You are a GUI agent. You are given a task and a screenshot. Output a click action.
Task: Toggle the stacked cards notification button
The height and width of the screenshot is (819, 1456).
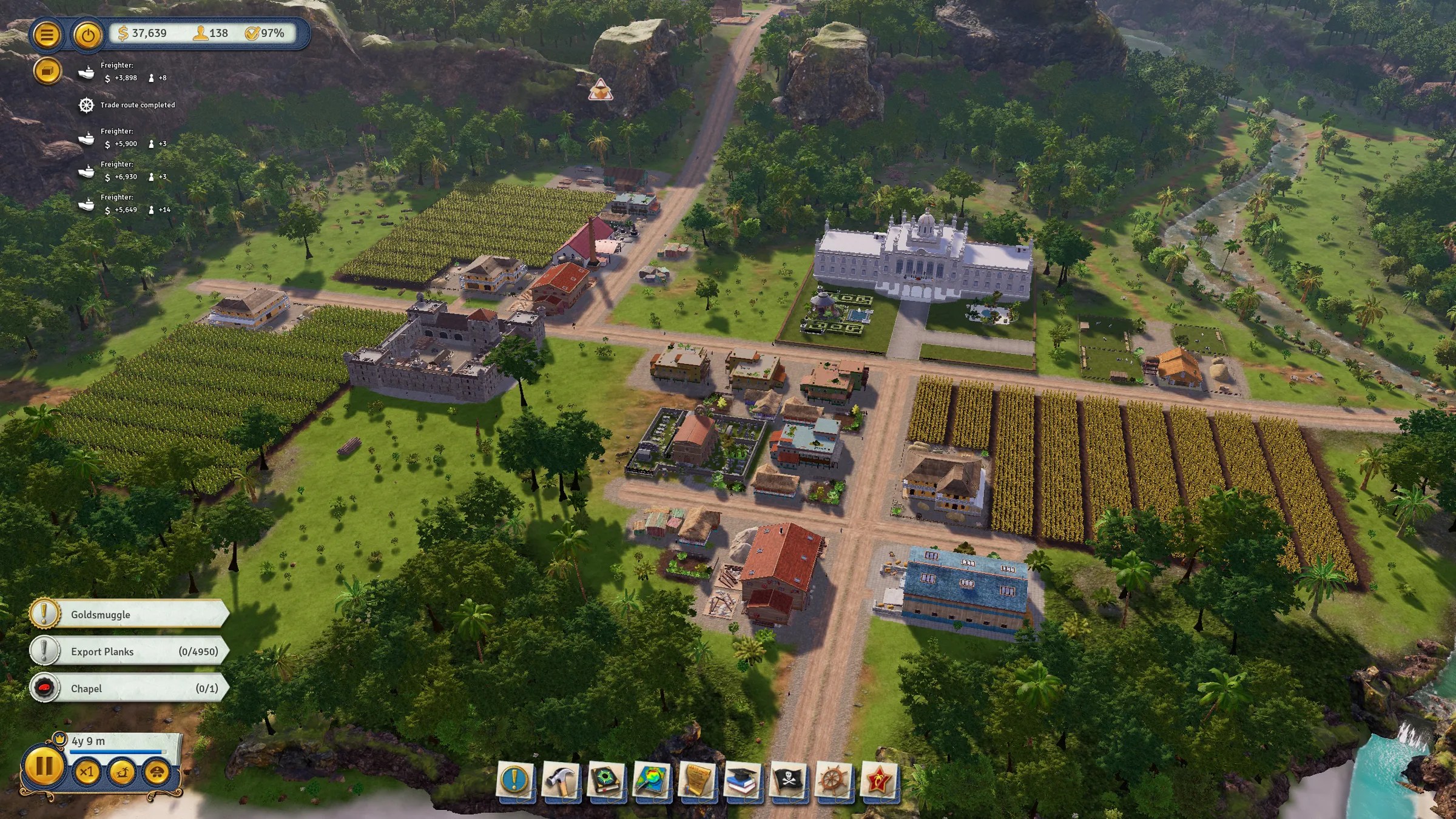coord(47,72)
